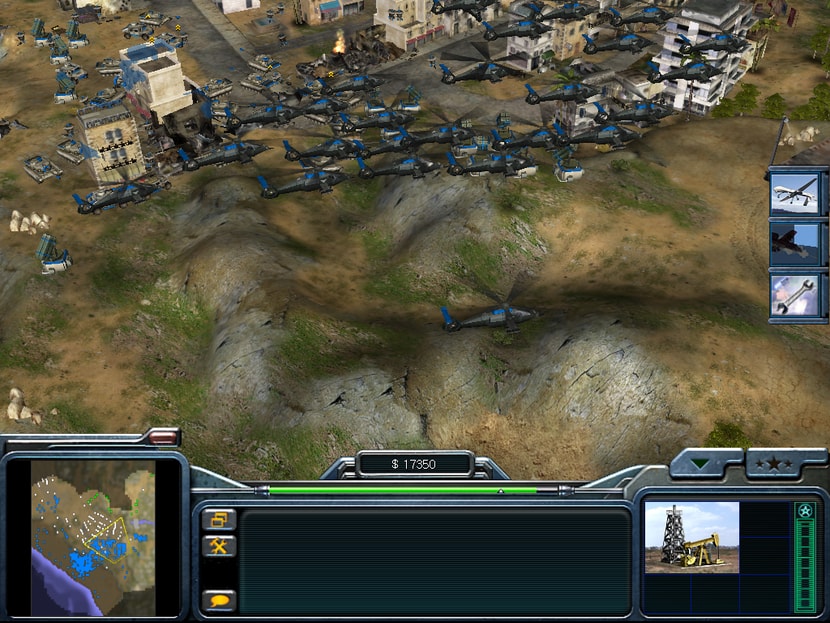
Task: Click the crossed hammer and wrench button
Action: tap(218, 546)
